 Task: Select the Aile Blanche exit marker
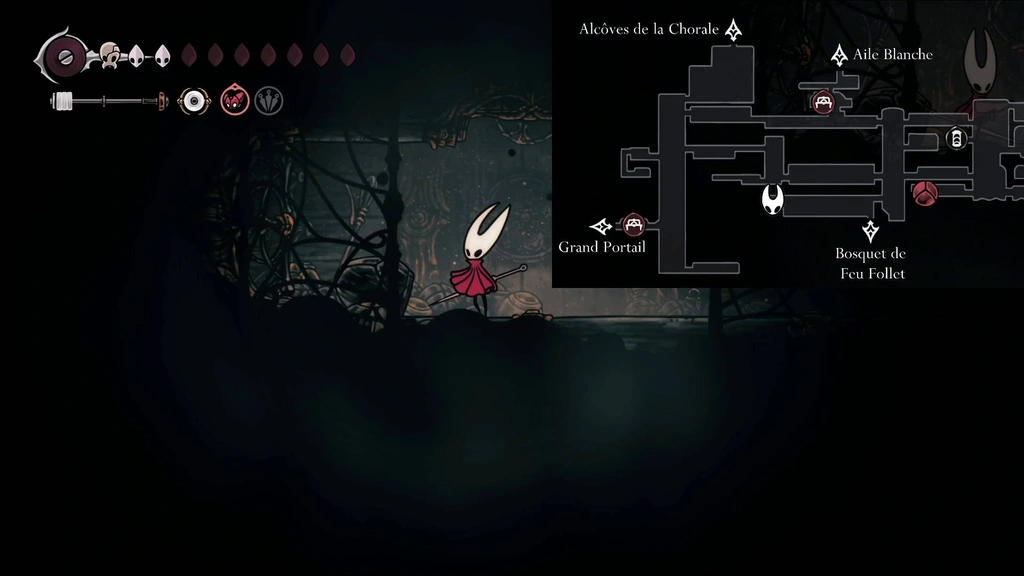coord(839,55)
